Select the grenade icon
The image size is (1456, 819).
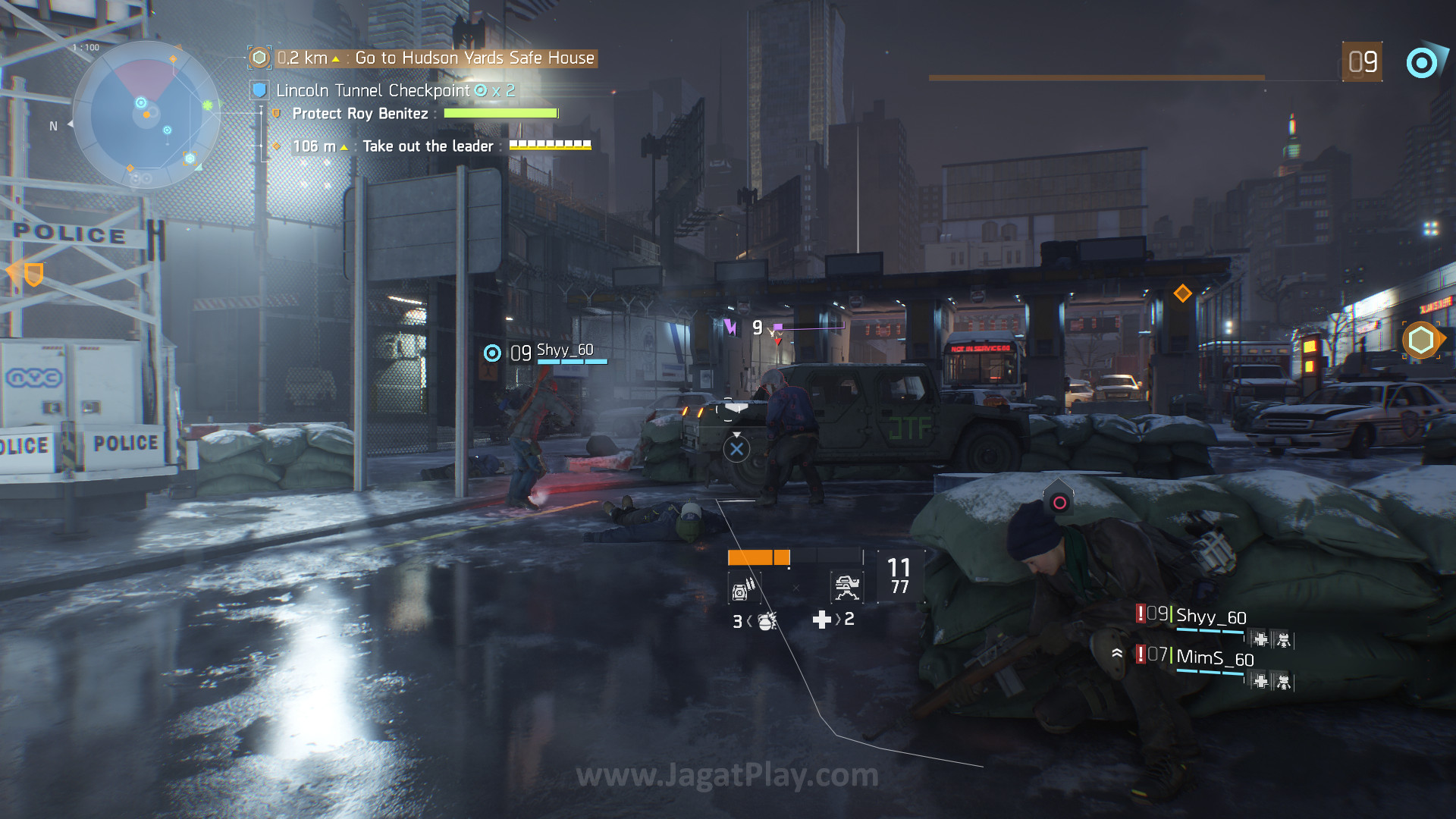(x=766, y=622)
